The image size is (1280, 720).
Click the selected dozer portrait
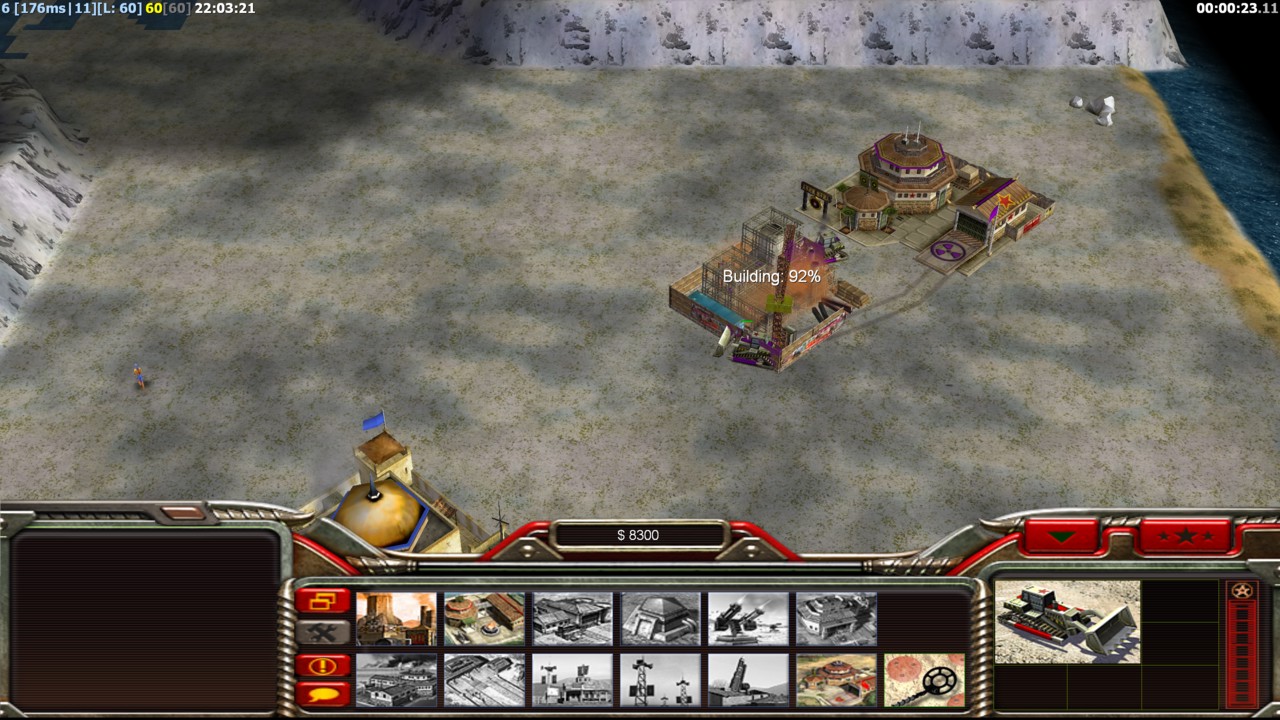point(1067,622)
